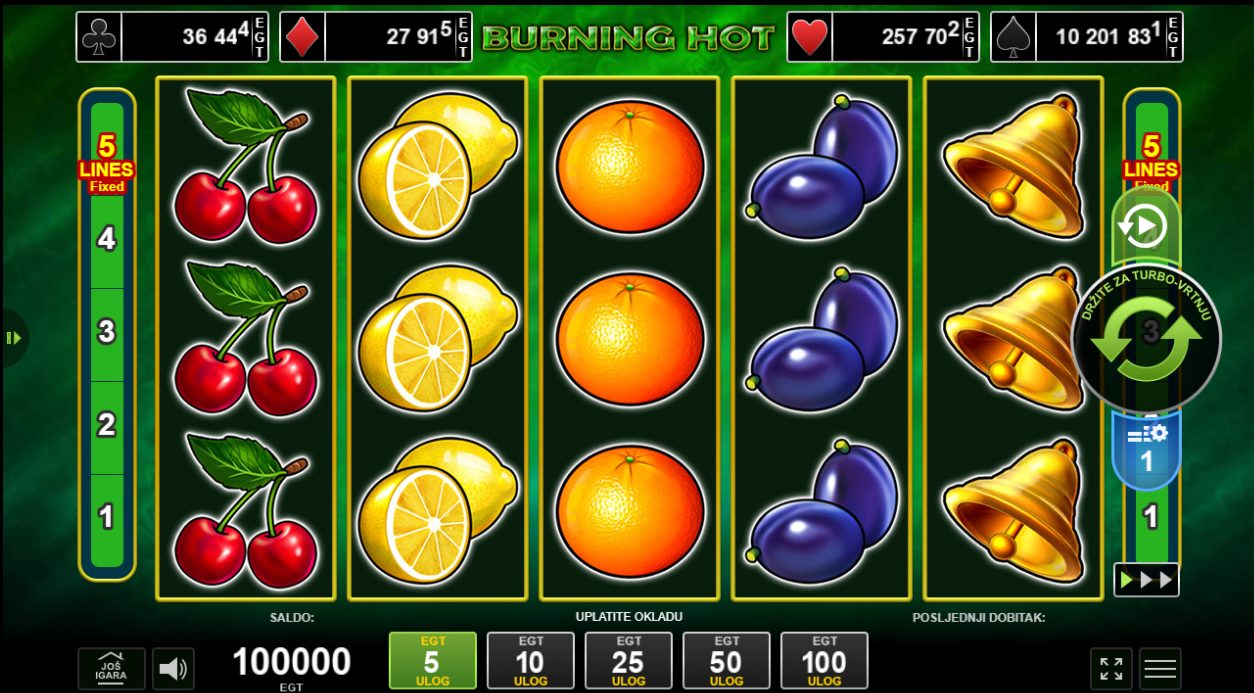This screenshot has height=693, width=1254.
Task: Pick the 25 ULOG bet amount
Action: click(x=628, y=660)
